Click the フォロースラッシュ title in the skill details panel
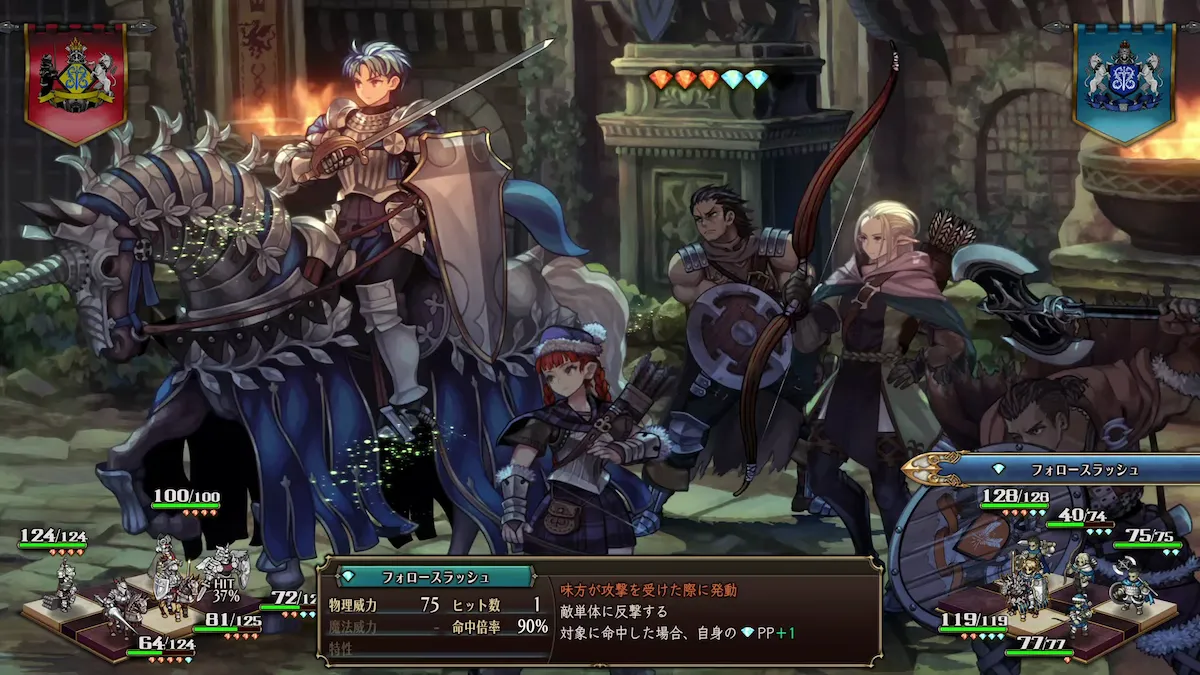 (434, 577)
